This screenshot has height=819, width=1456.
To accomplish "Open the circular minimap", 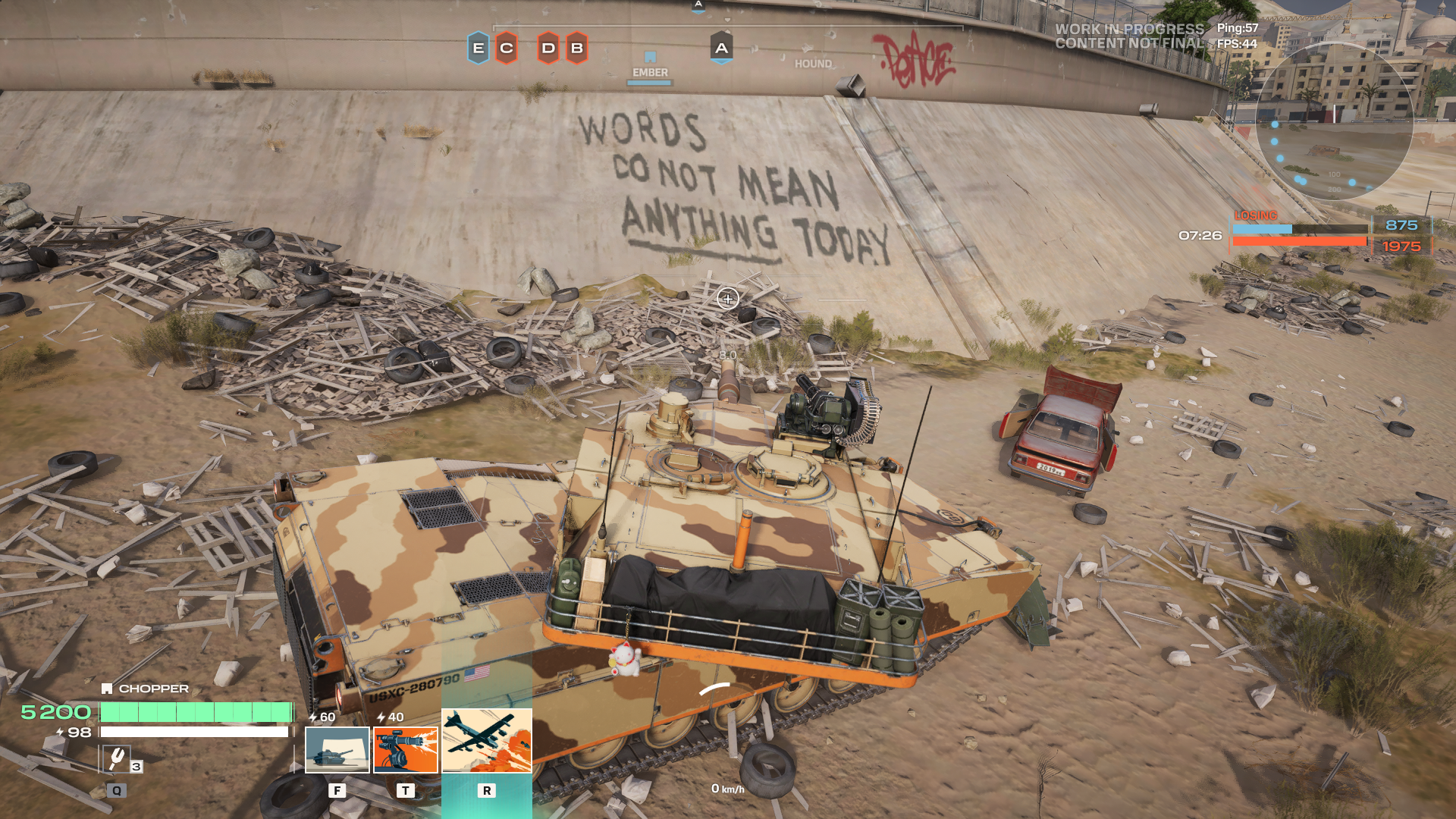I will click(1334, 121).
